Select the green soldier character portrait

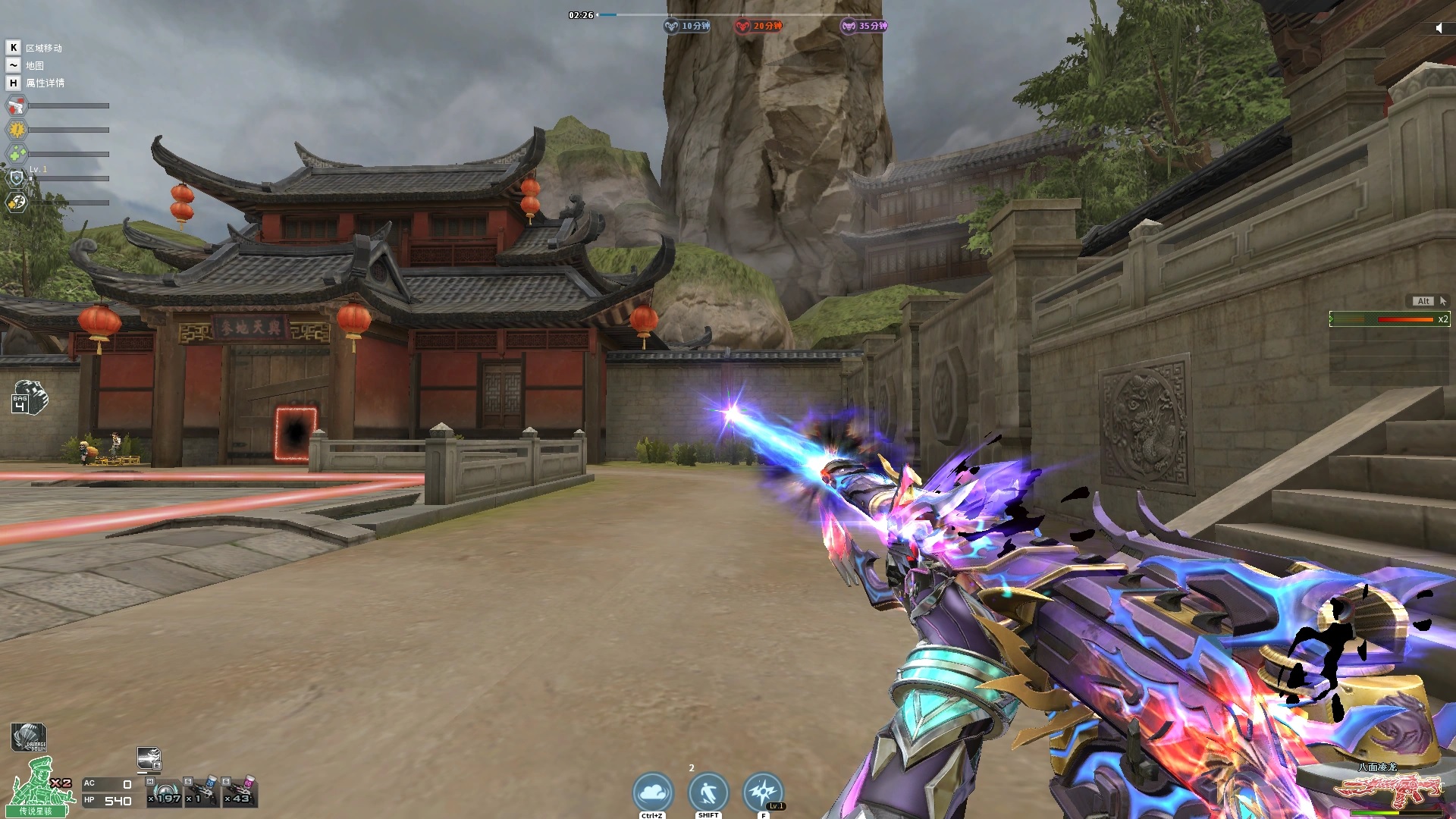tap(38, 785)
